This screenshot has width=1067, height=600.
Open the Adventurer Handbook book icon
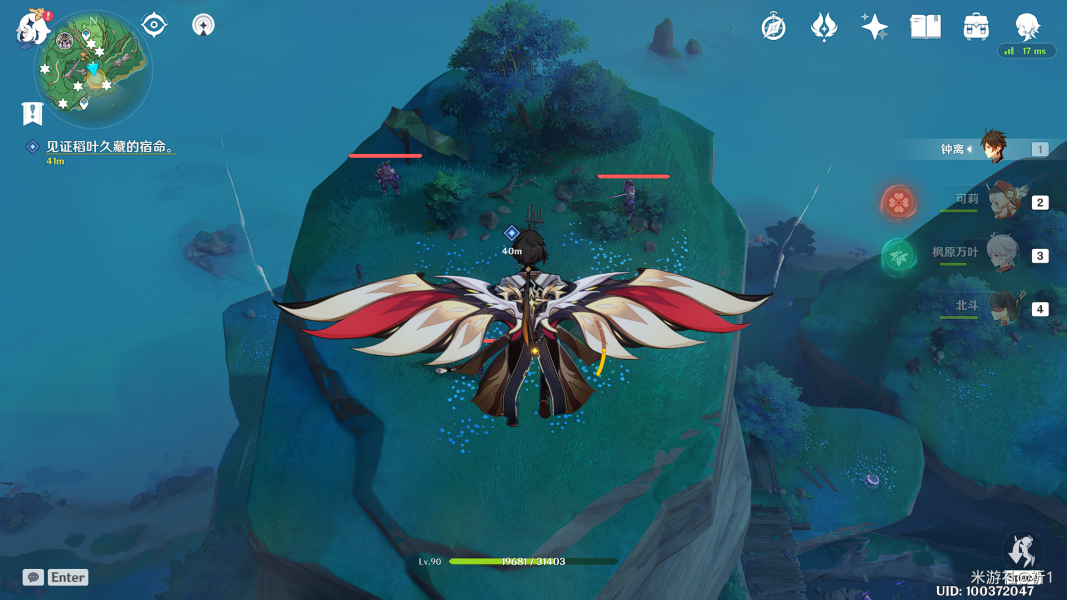click(x=925, y=27)
